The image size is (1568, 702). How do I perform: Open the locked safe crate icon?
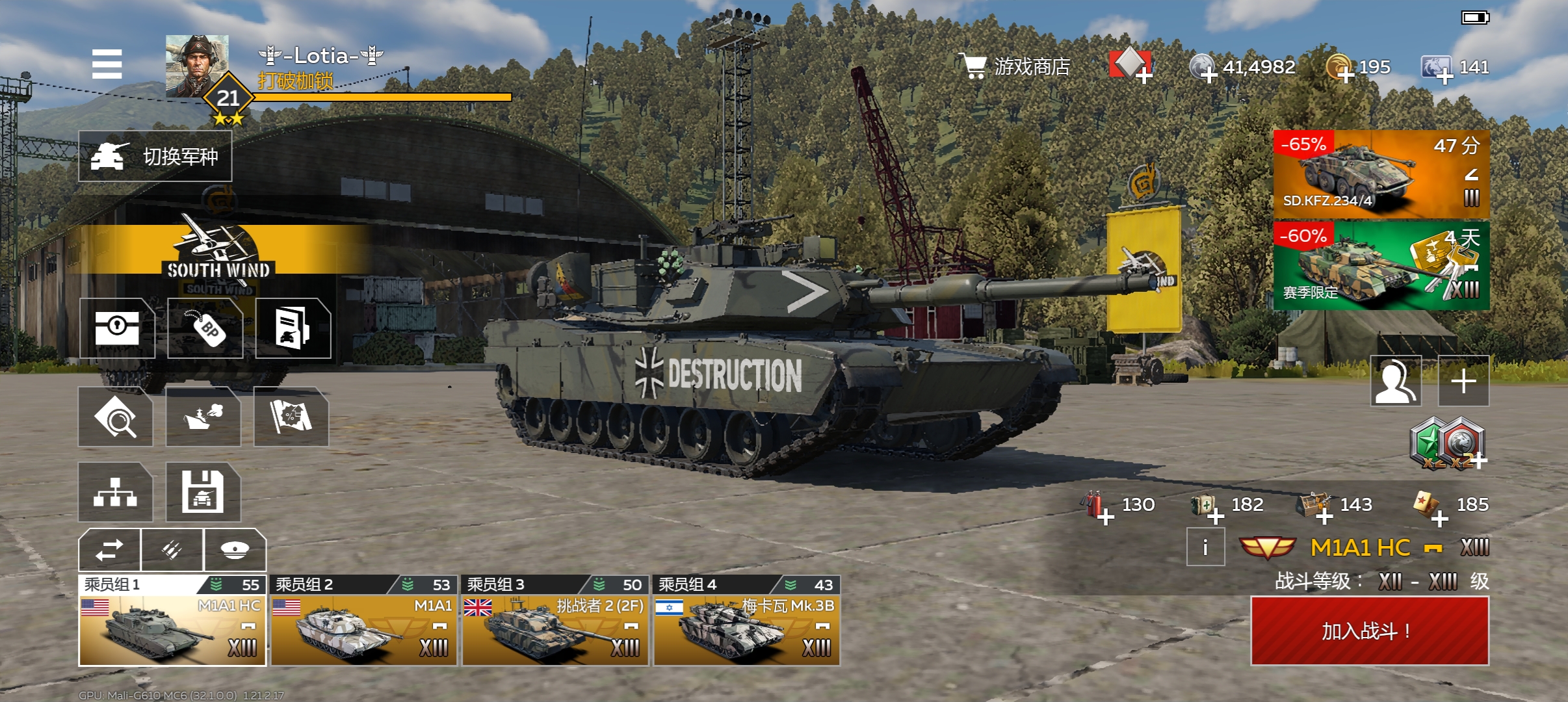117,328
